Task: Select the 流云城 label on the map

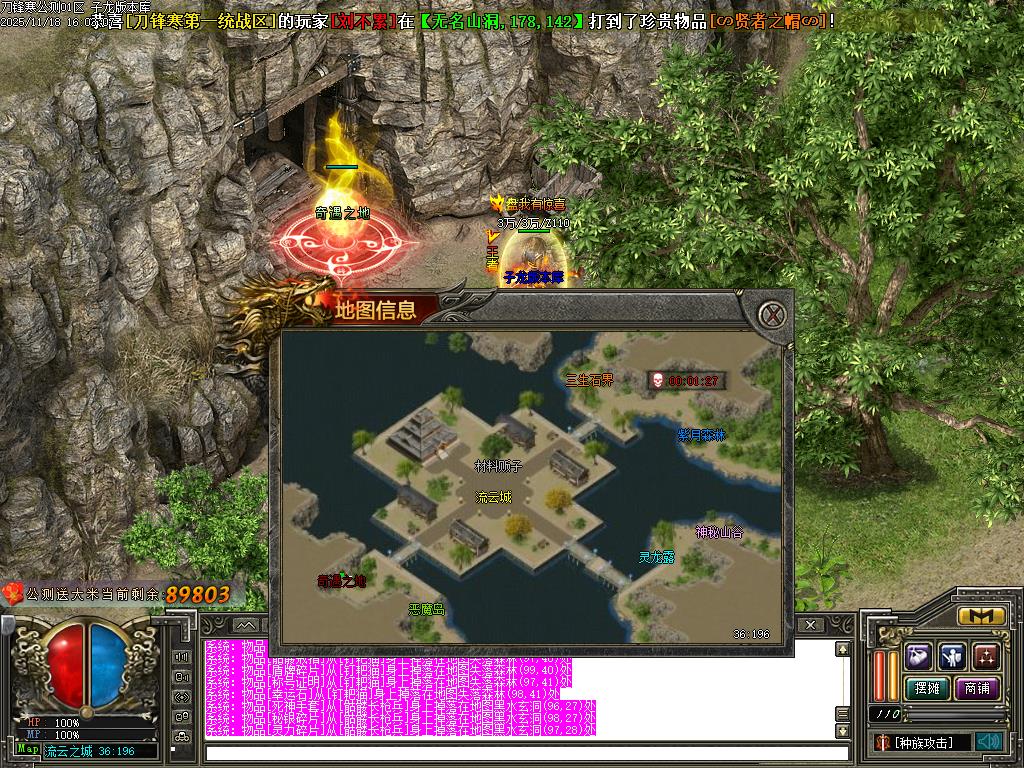Action: pos(493,497)
